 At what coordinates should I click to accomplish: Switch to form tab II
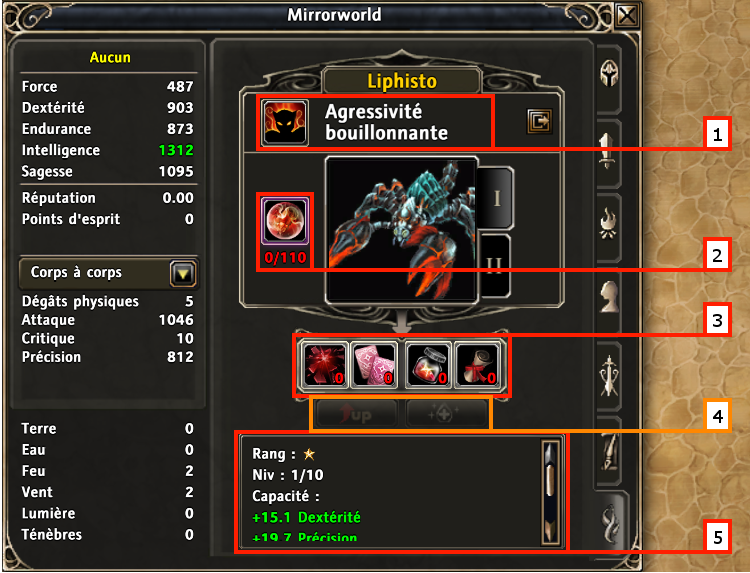coord(496,266)
